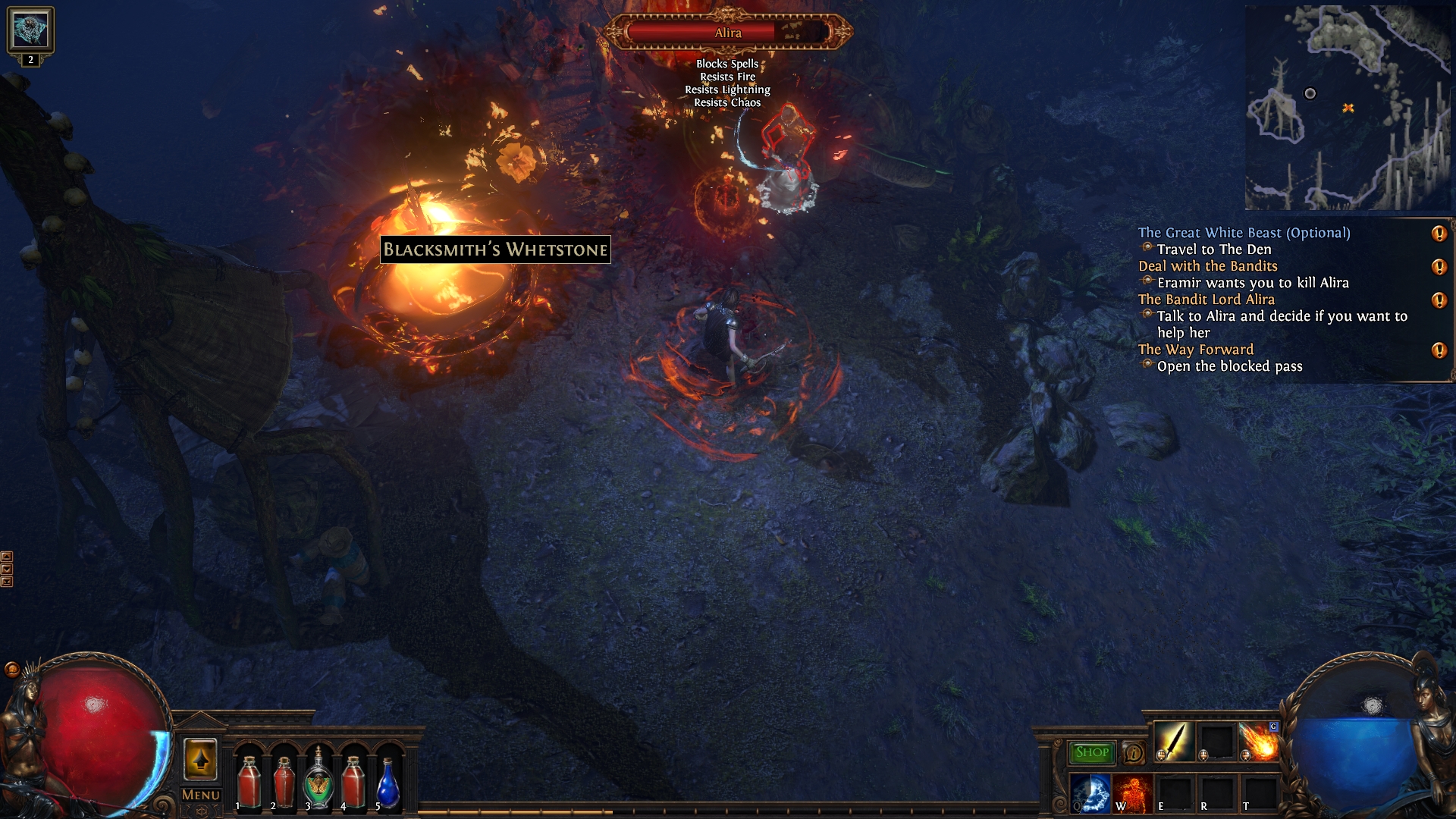Activate the fireball skill icon
The width and height of the screenshot is (1456, 819).
point(1258,742)
